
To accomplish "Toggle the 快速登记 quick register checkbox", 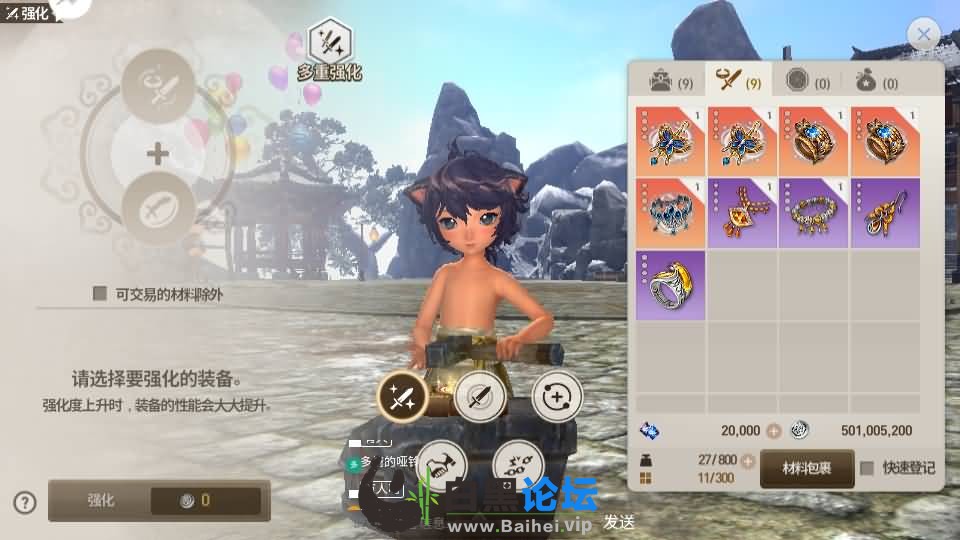I will (x=867, y=468).
